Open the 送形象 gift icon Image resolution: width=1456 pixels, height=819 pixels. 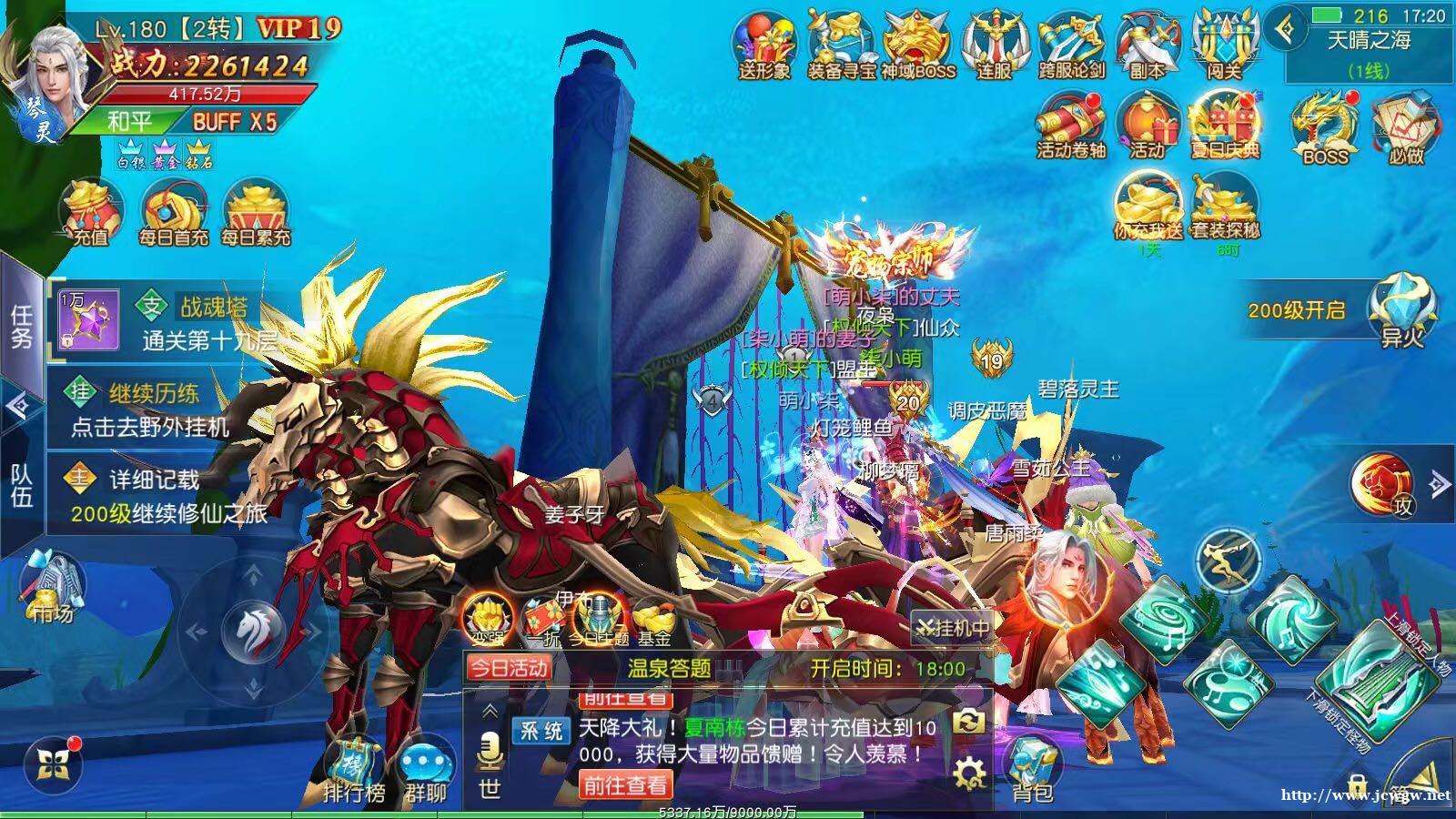(763, 44)
